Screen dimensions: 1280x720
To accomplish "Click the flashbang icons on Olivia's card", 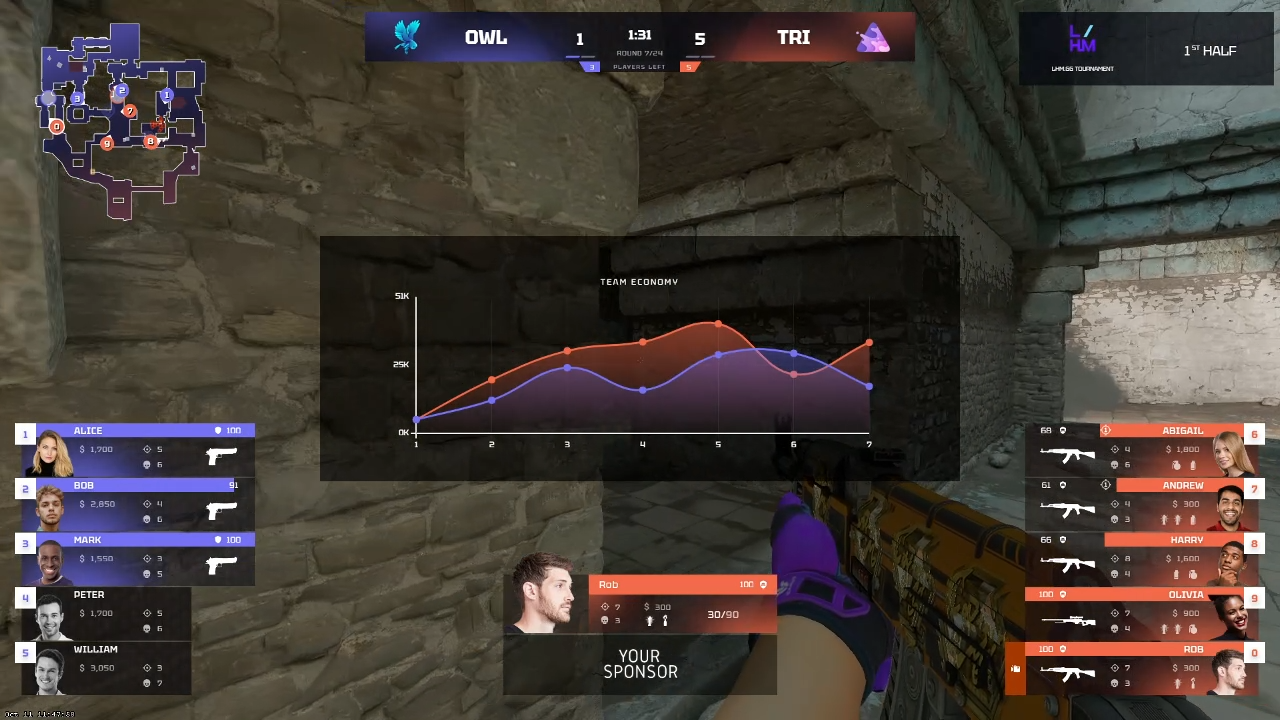I will (1165, 628).
